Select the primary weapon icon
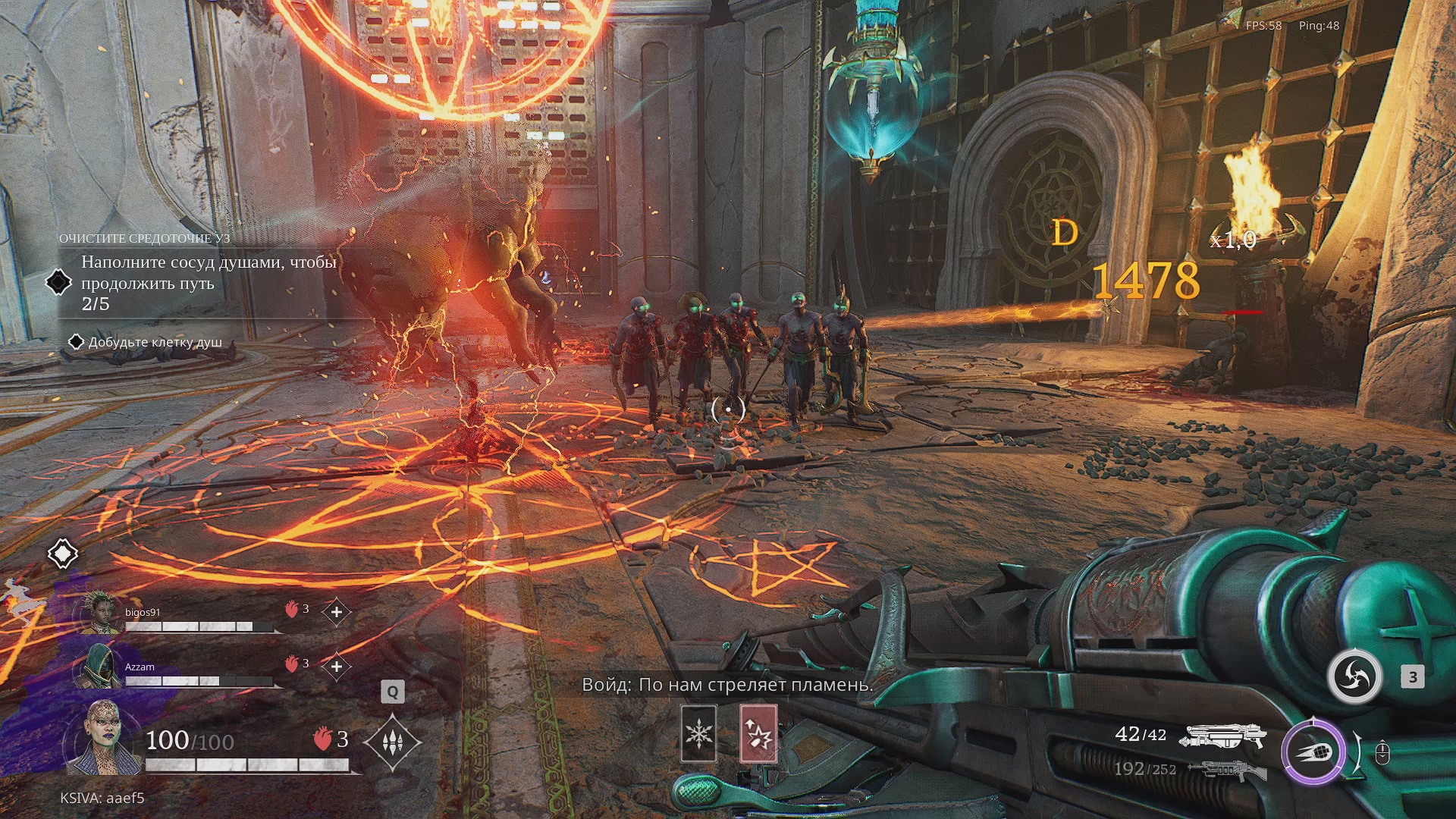 pos(1225,736)
